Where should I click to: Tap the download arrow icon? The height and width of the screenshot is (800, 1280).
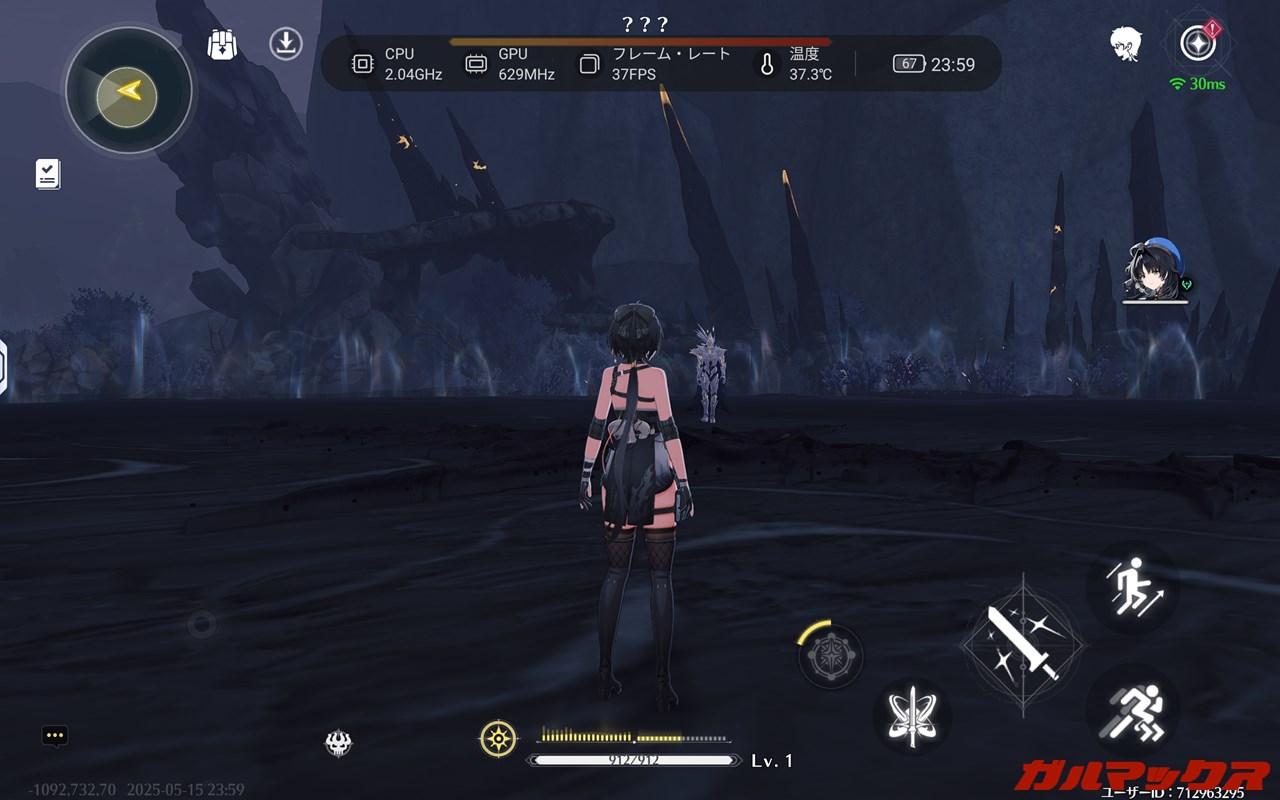286,44
